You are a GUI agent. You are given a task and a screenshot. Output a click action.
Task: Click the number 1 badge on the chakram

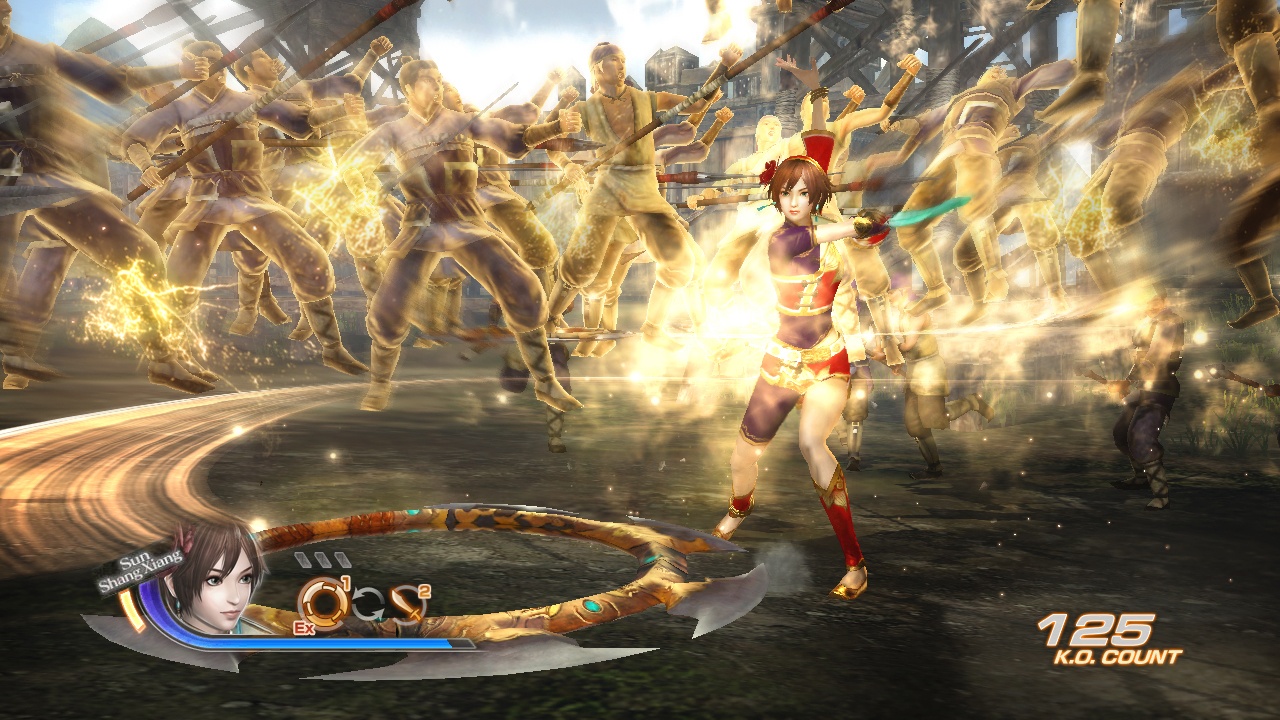pyautogui.click(x=346, y=581)
